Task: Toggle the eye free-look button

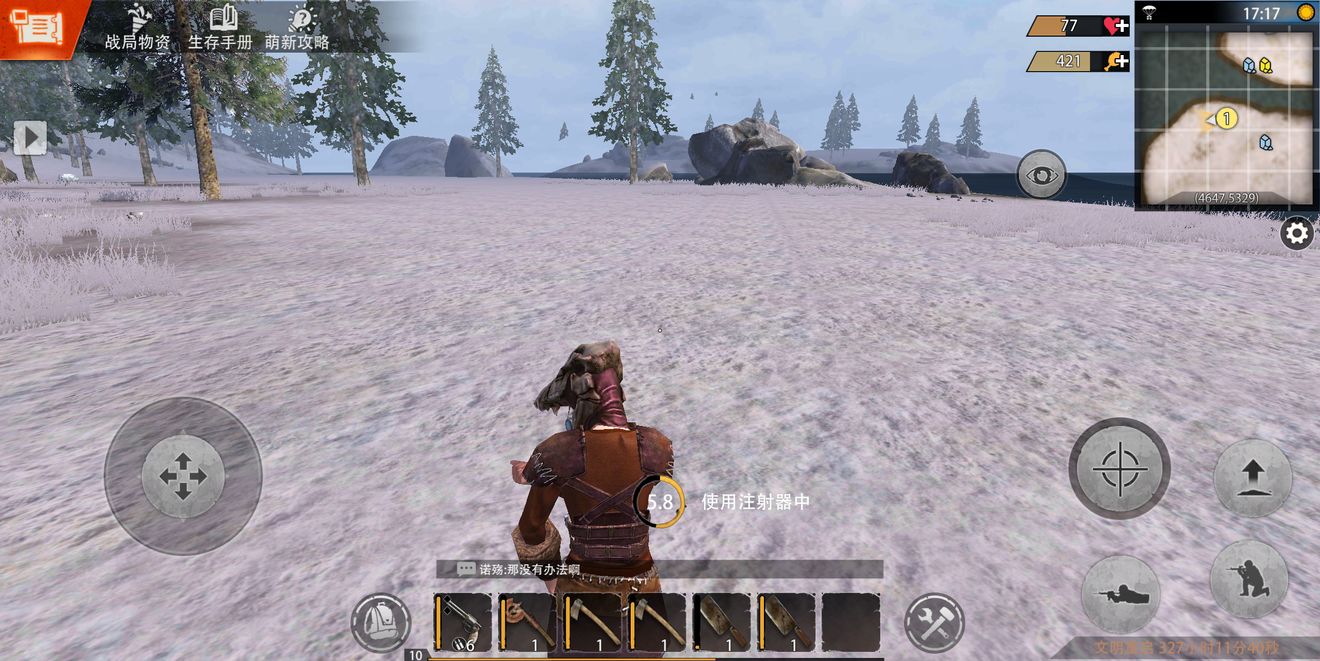Action: (1041, 174)
